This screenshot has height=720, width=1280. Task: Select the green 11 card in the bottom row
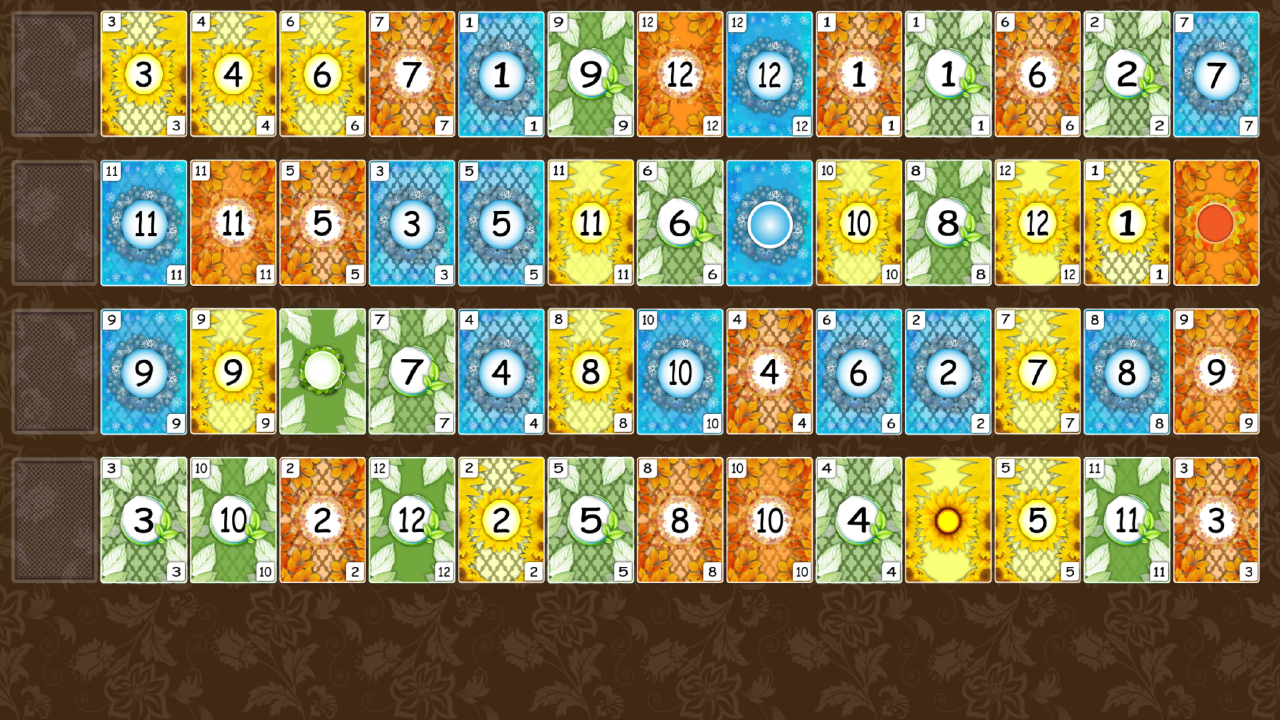[x=1127, y=521]
